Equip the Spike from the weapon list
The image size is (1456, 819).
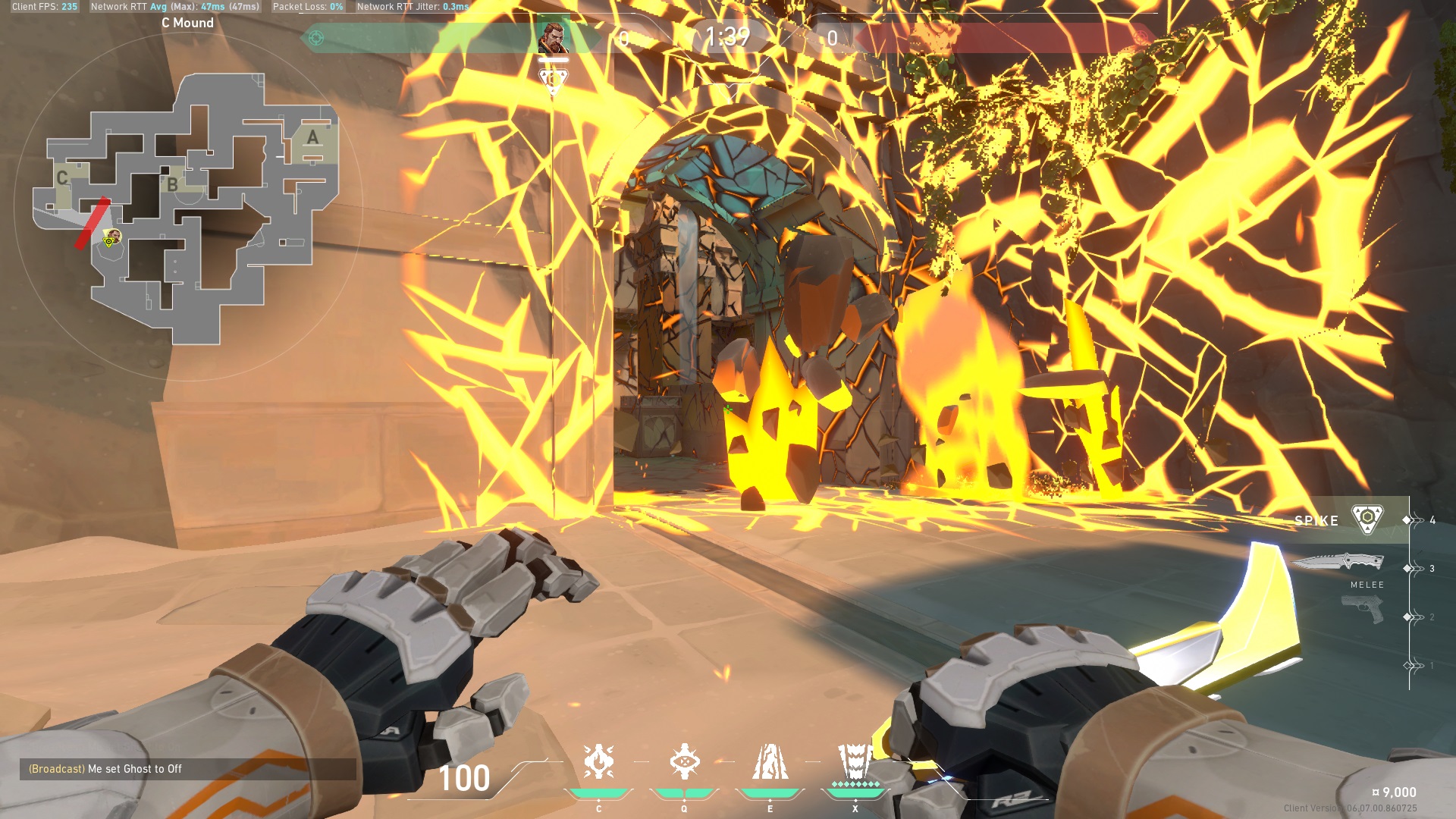click(1367, 520)
